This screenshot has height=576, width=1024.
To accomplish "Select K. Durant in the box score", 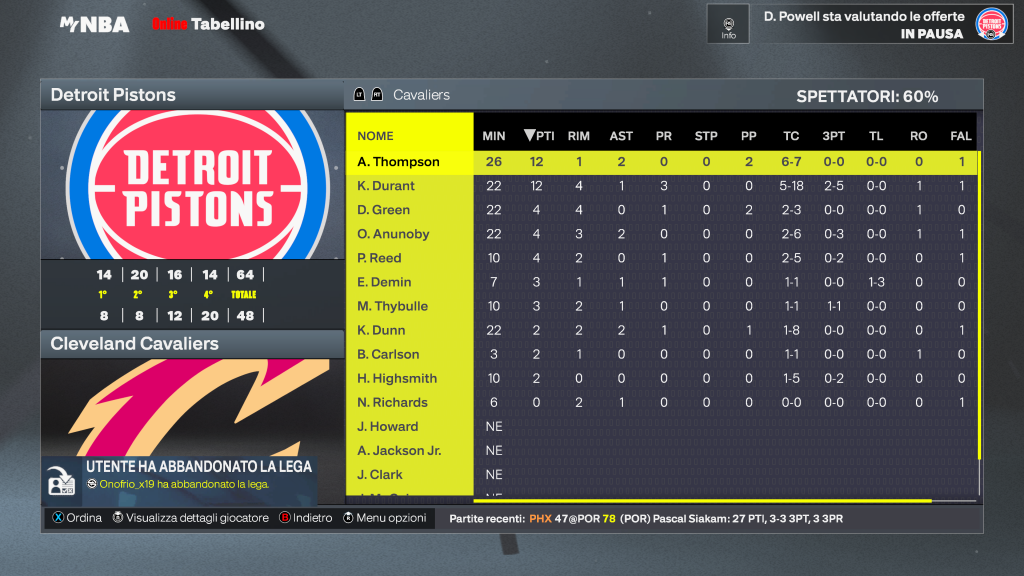I will pos(386,186).
